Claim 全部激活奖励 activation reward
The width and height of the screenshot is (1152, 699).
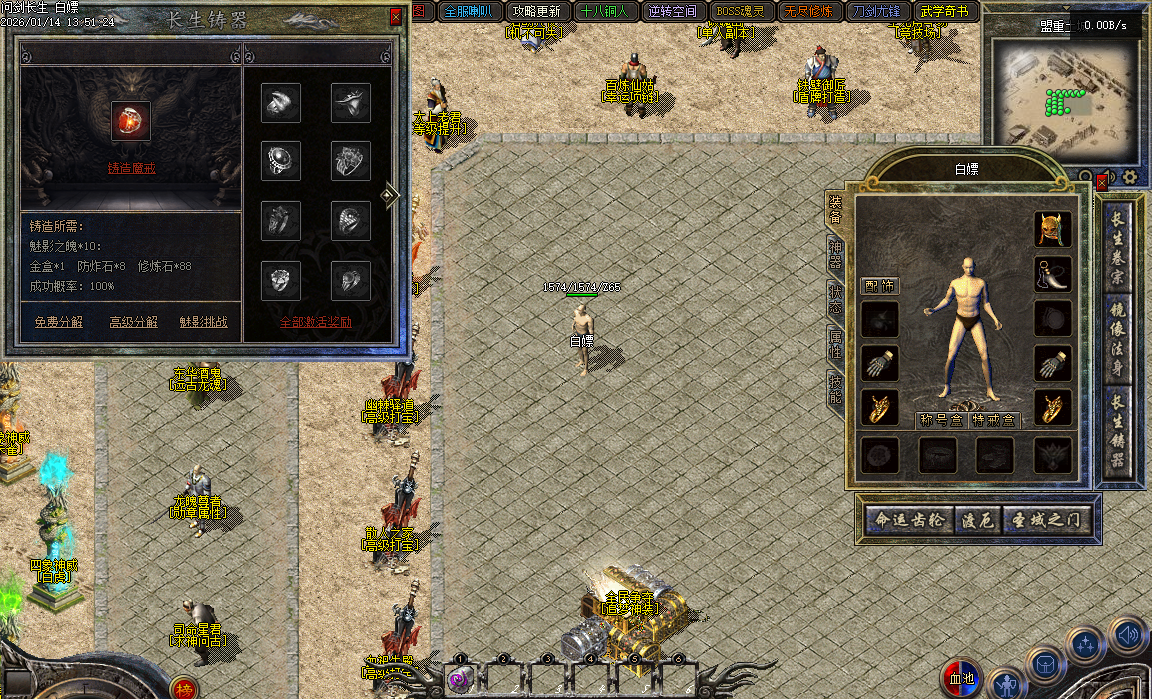[x=315, y=322]
